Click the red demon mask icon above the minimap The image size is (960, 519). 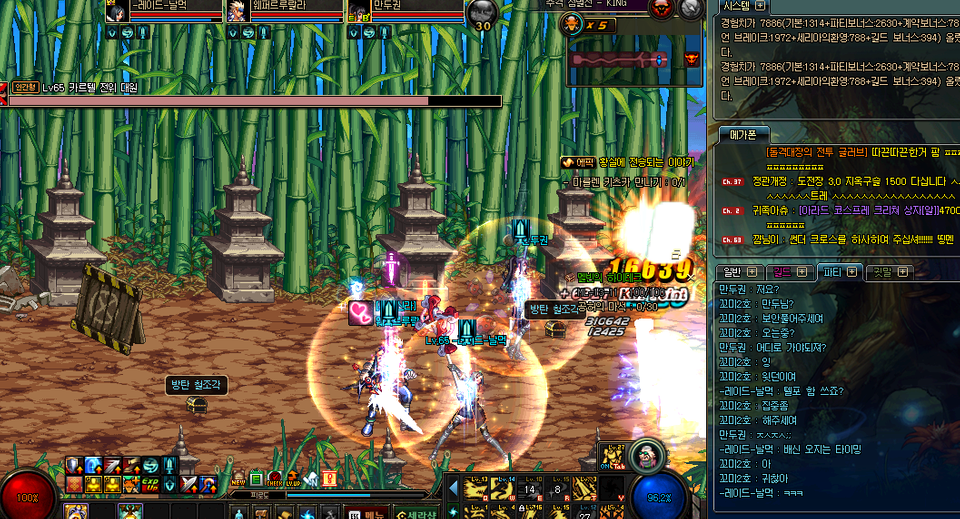point(660,9)
